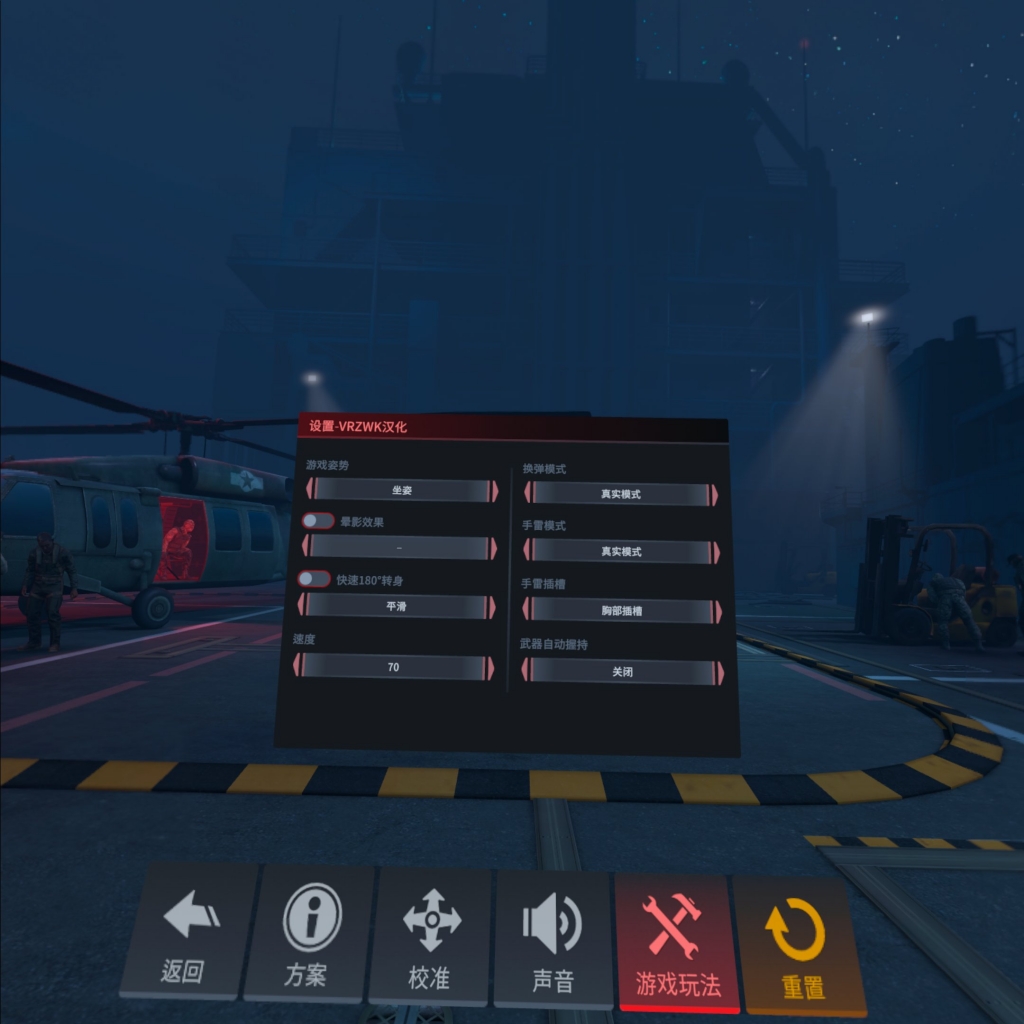Toggle the 晕影效果 vignette switch
This screenshot has width=1024, height=1024.
[318, 521]
